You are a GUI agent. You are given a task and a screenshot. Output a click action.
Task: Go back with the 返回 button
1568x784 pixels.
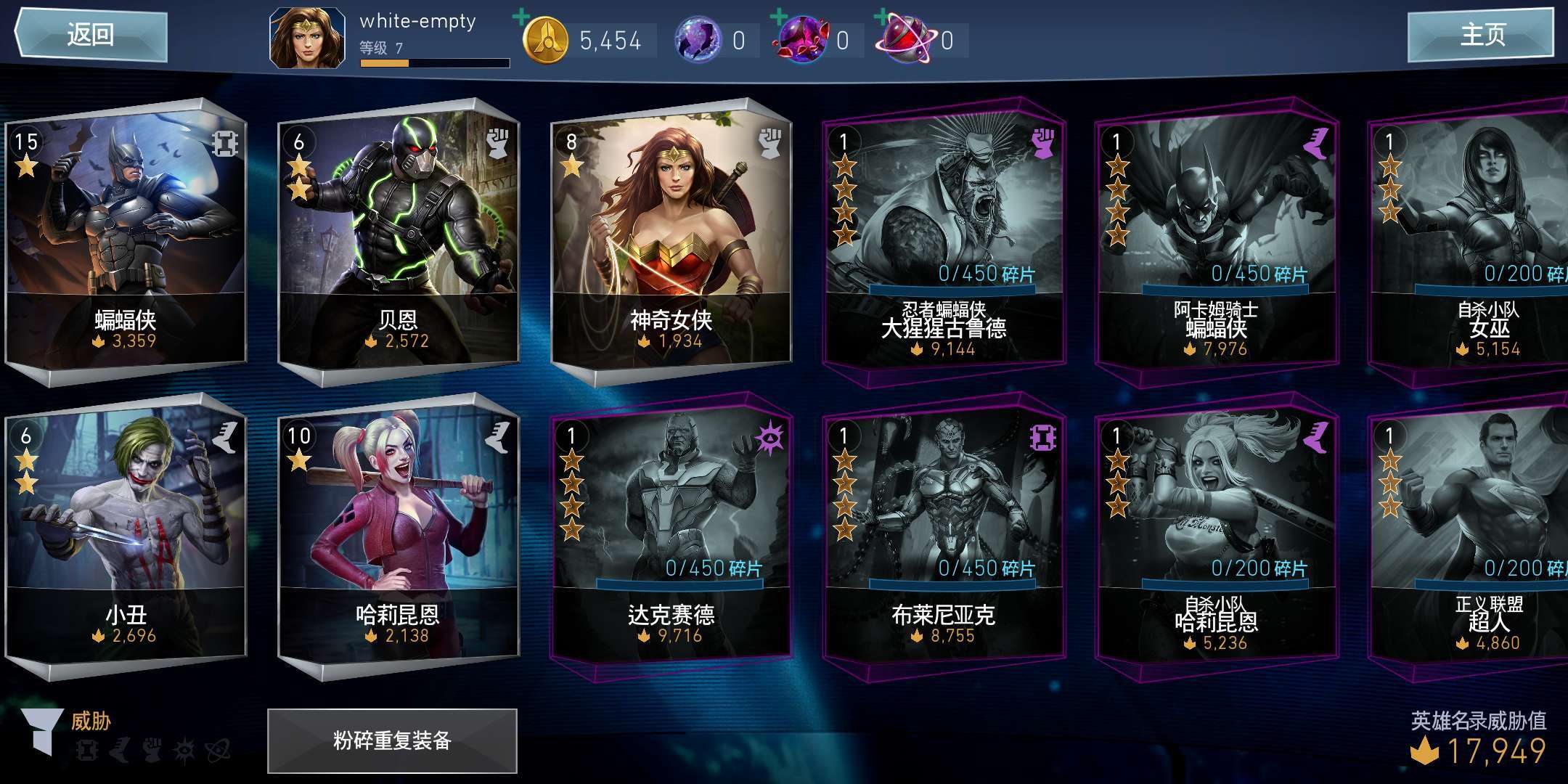click(x=91, y=34)
